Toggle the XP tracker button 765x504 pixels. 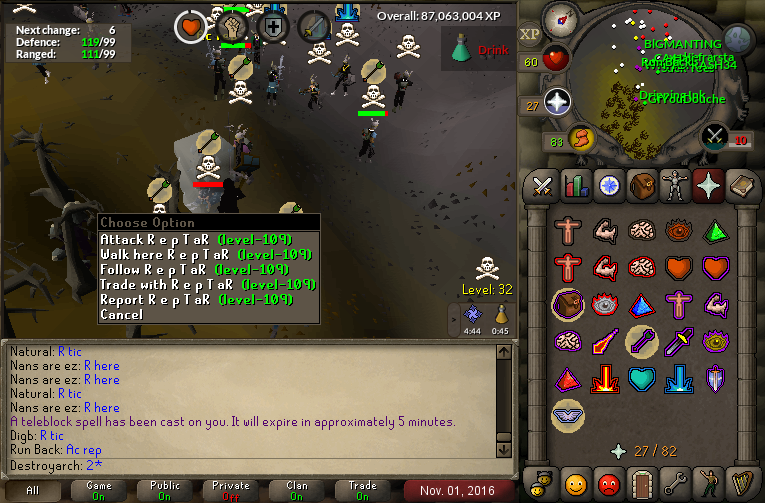click(x=529, y=33)
